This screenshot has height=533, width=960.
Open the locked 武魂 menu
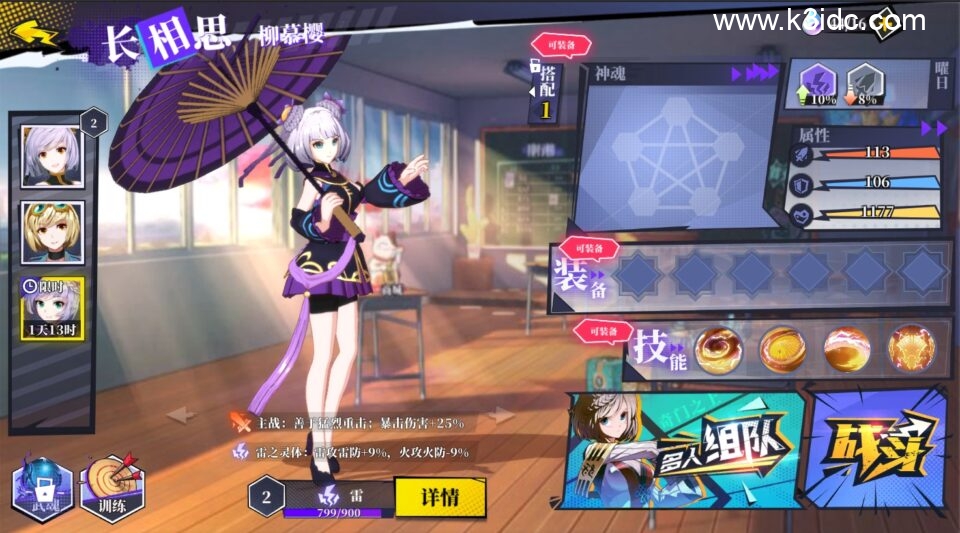click(44, 490)
